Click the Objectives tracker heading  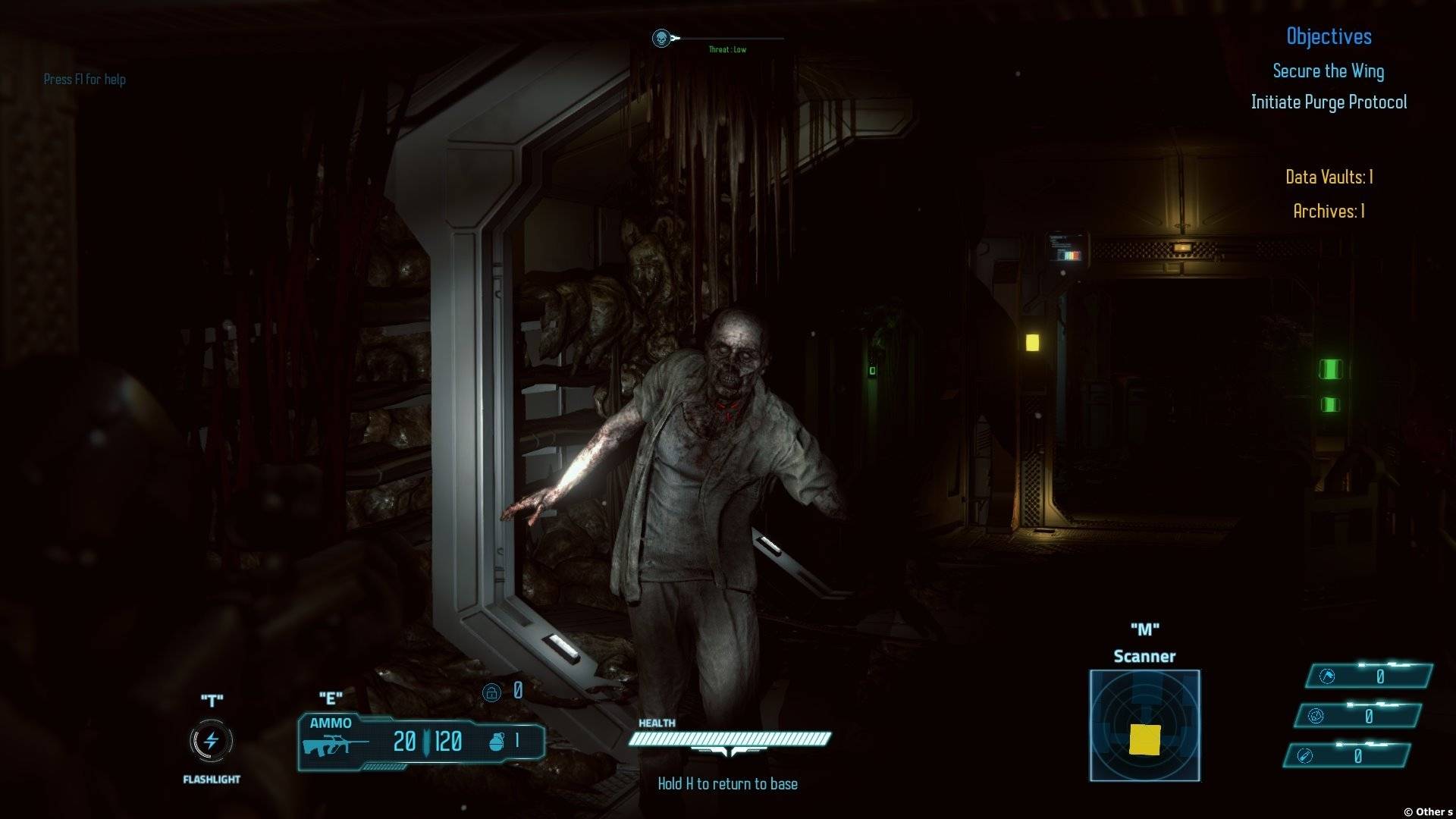(x=1329, y=36)
